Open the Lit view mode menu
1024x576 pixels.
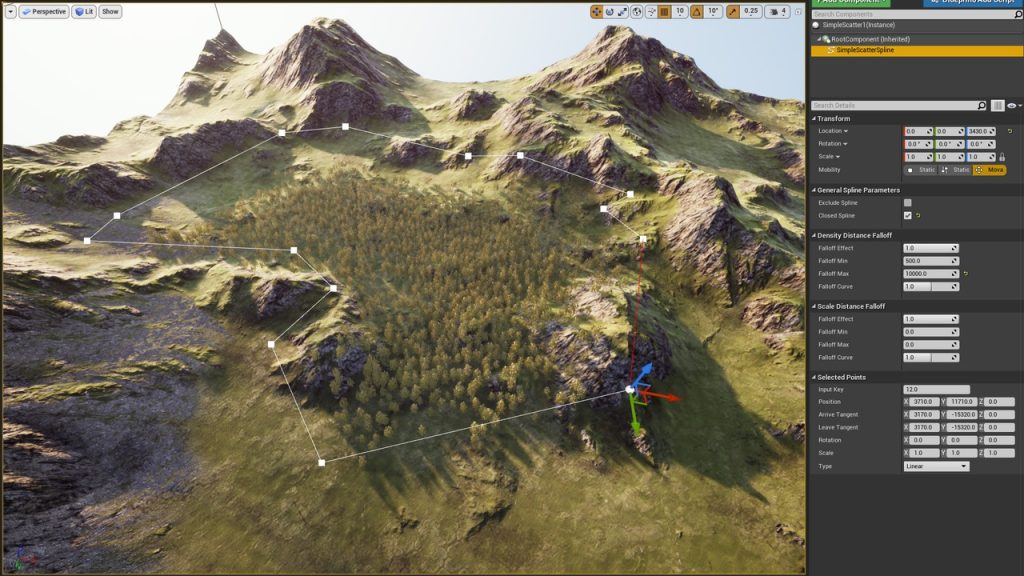85,12
